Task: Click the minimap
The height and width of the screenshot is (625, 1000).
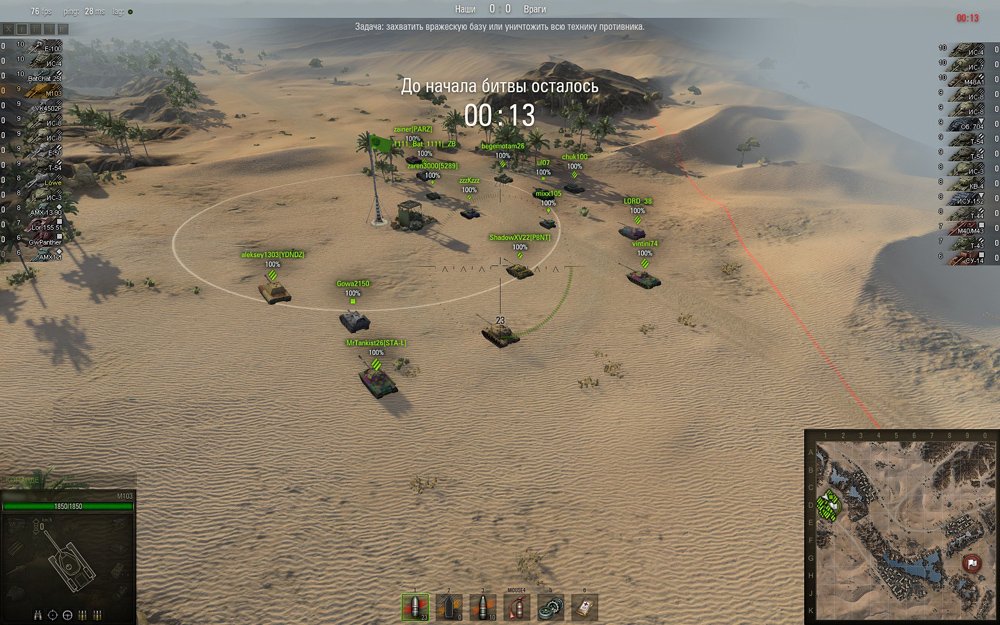Action: pos(901,527)
